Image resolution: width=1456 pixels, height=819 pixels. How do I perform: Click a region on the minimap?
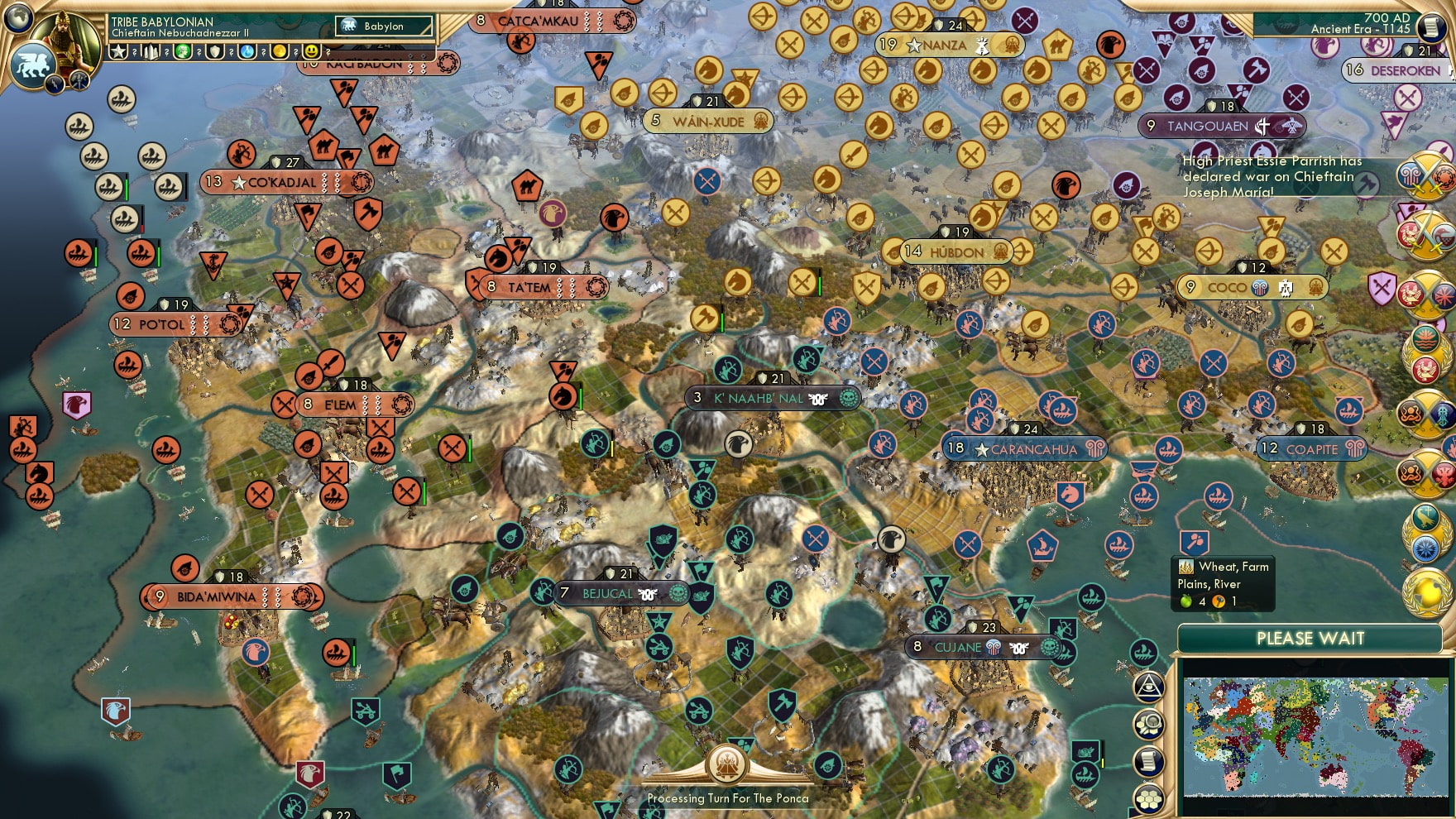coord(1315,736)
